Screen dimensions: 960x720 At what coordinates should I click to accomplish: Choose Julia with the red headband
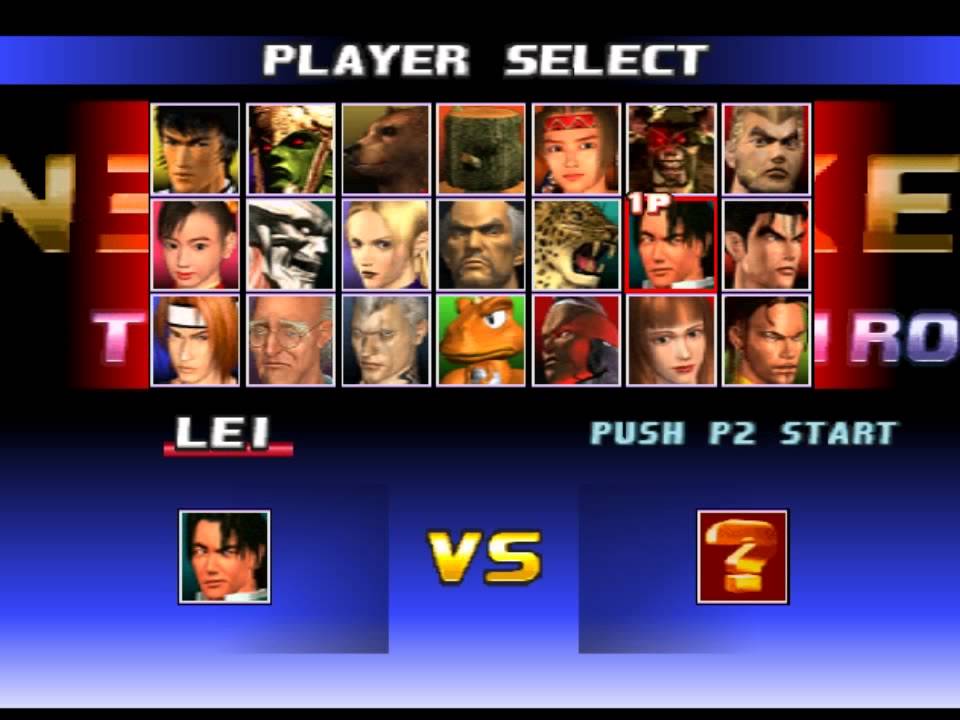pos(576,149)
